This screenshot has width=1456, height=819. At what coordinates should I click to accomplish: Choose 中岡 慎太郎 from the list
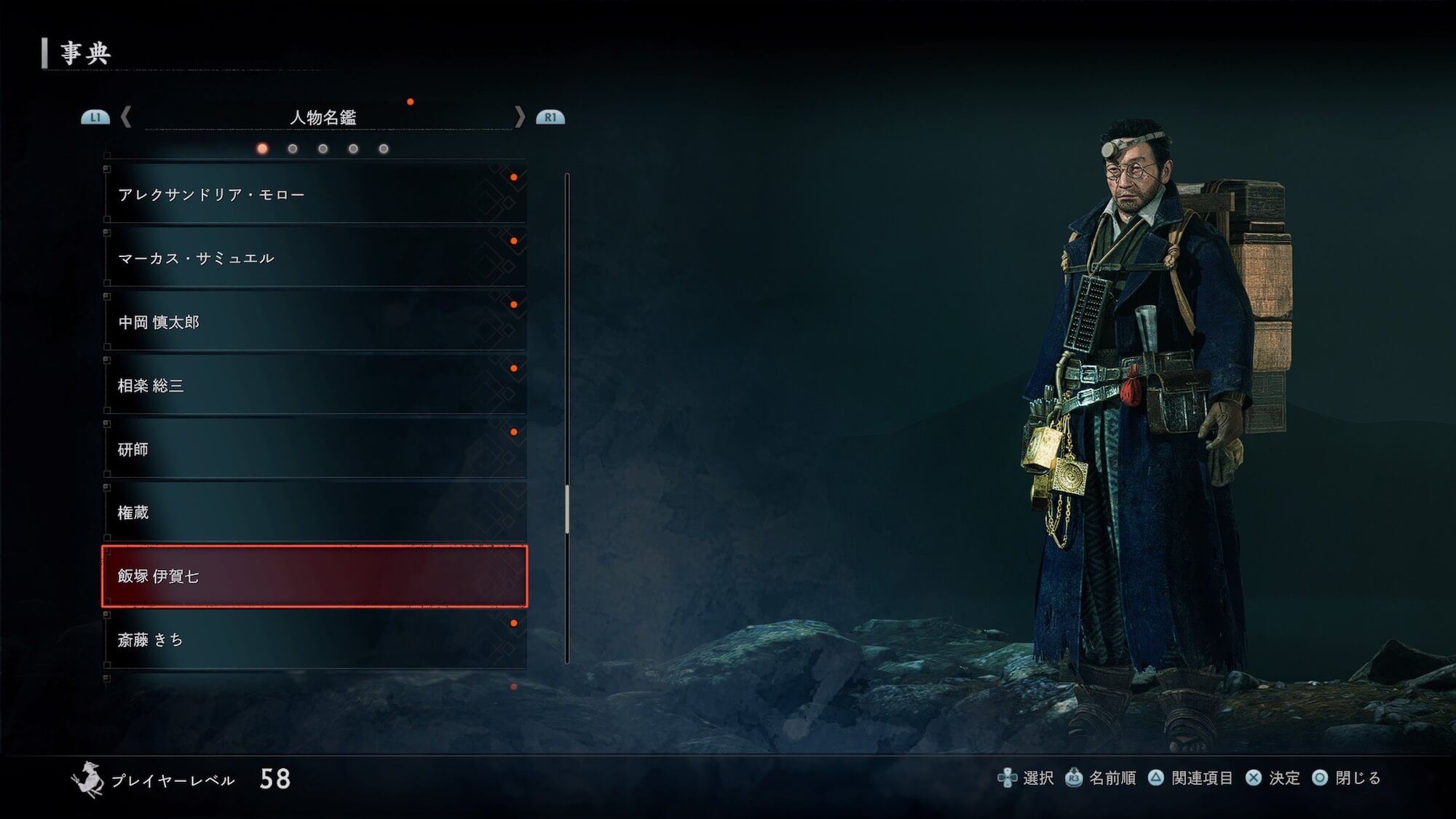coord(314,322)
